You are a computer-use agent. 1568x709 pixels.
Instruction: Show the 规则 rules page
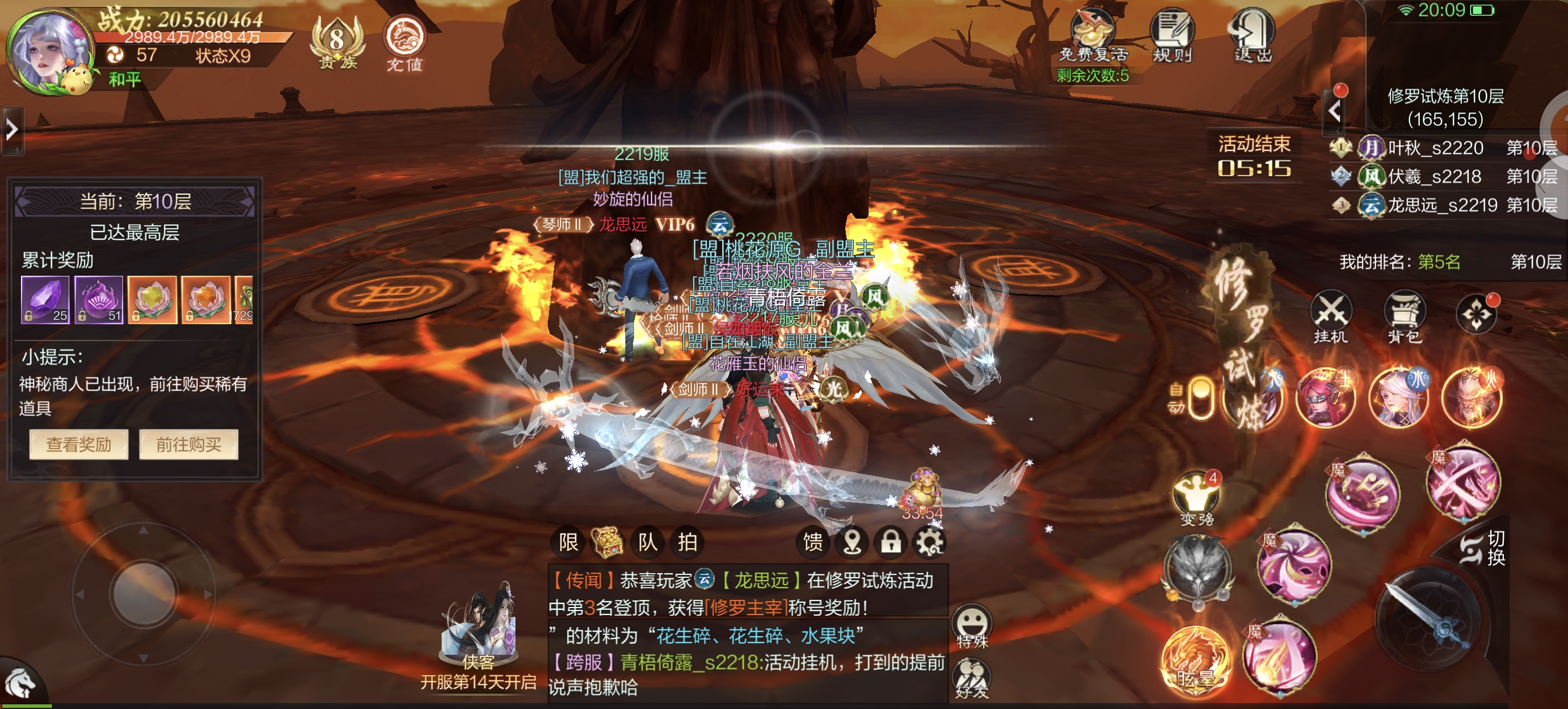[x=1172, y=36]
